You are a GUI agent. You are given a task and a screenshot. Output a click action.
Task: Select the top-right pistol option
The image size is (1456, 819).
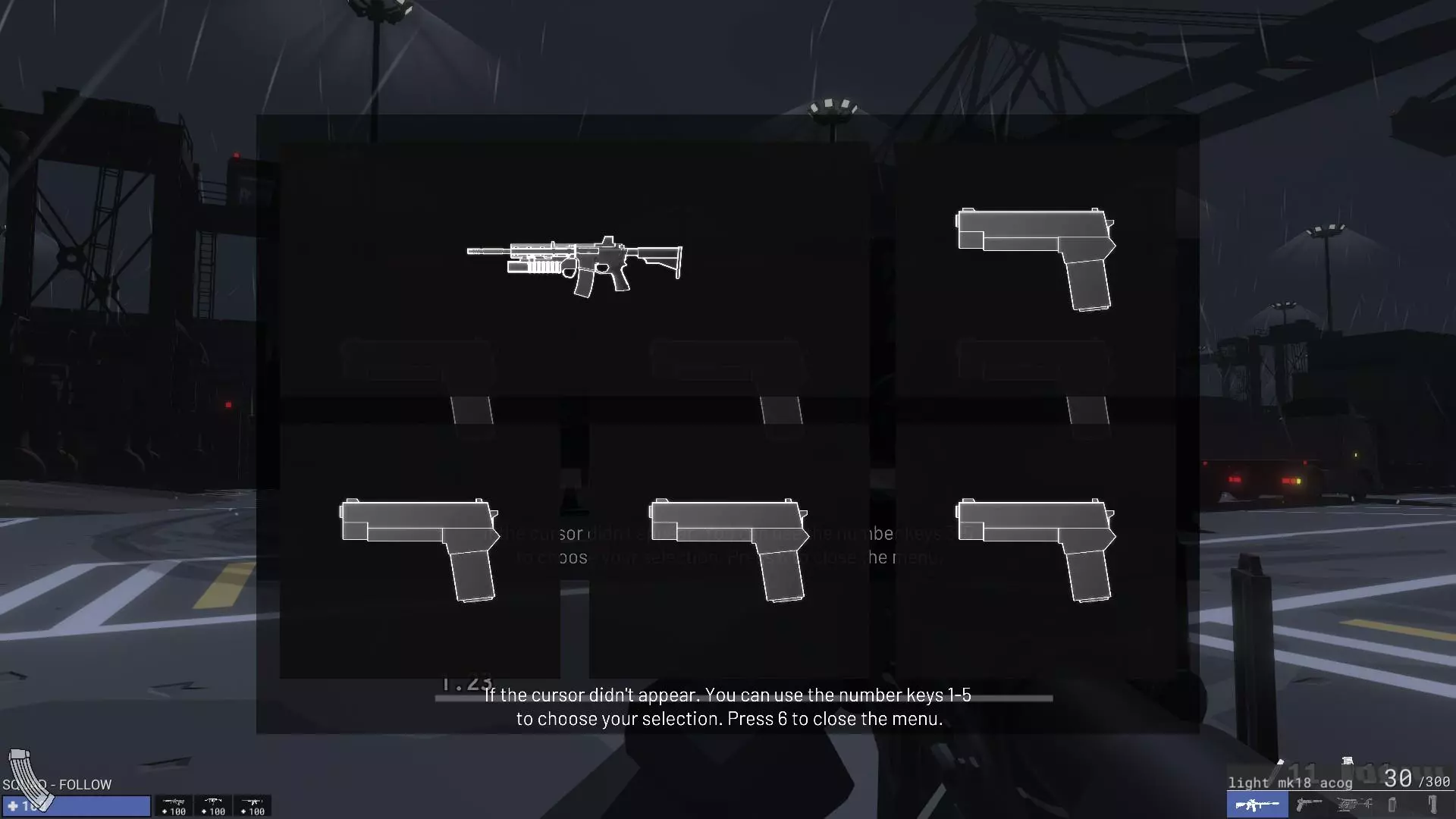pos(1034,258)
